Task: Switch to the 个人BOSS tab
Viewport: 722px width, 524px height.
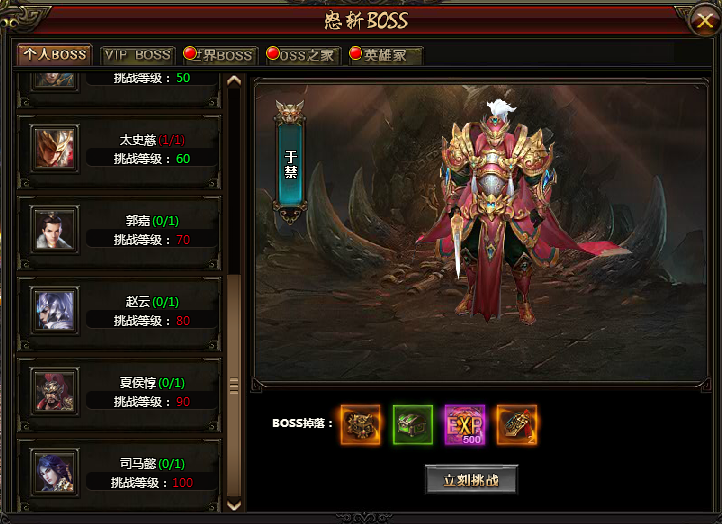Action: [54, 54]
